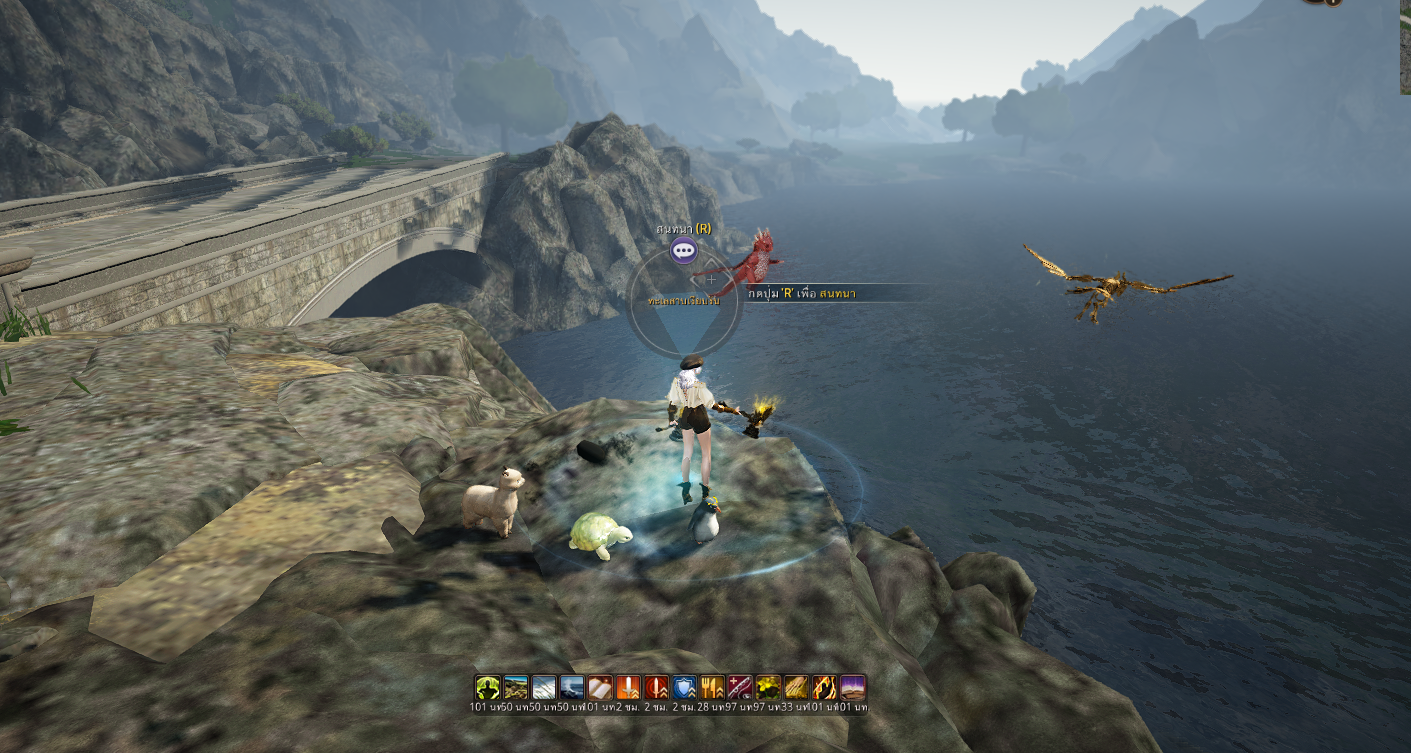This screenshot has width=1411, height=753.
Task: Click the green glowing silhouette buff icon
Action: tap(487, 687)
